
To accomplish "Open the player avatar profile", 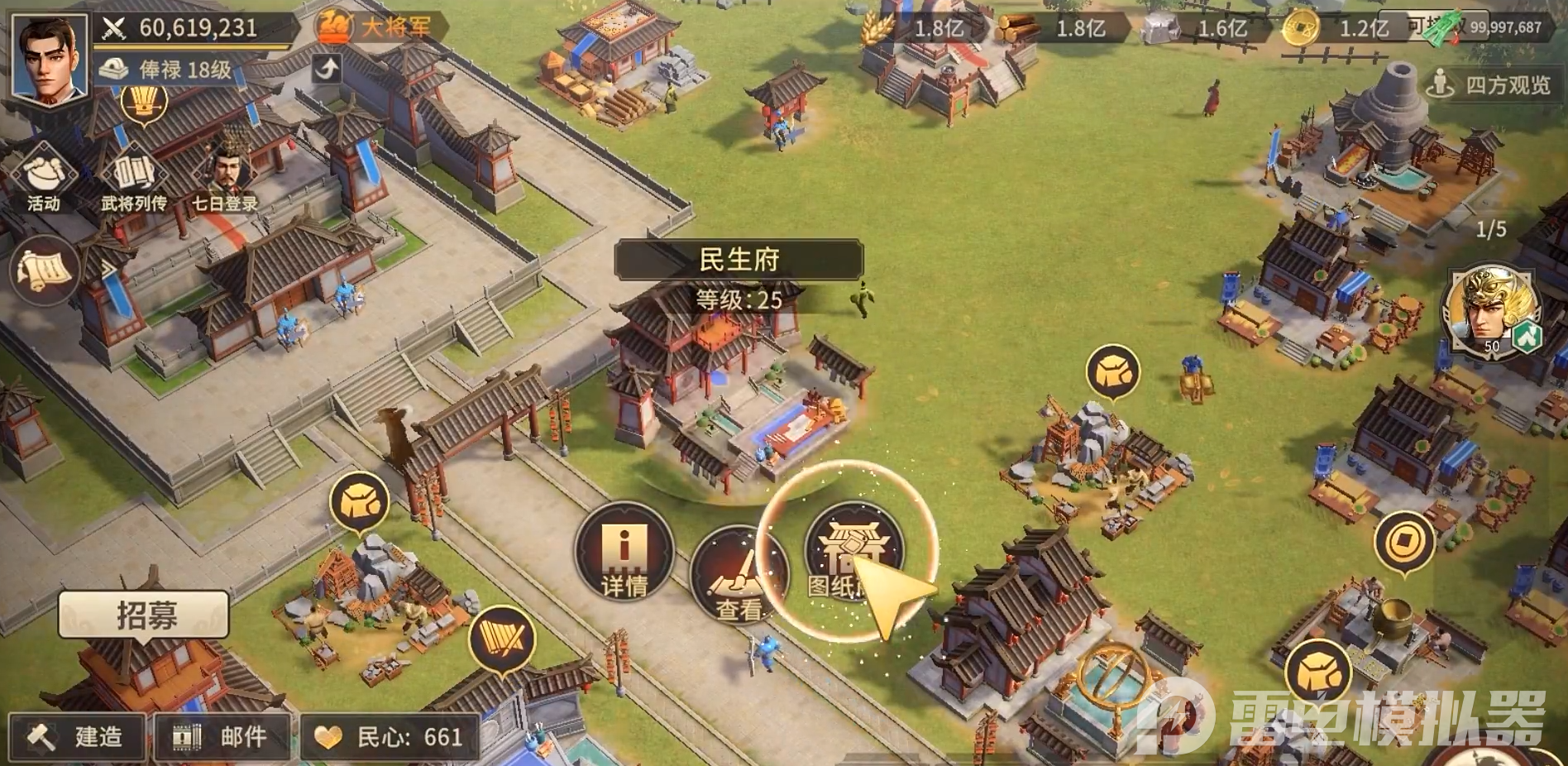I will coord(50,60).
